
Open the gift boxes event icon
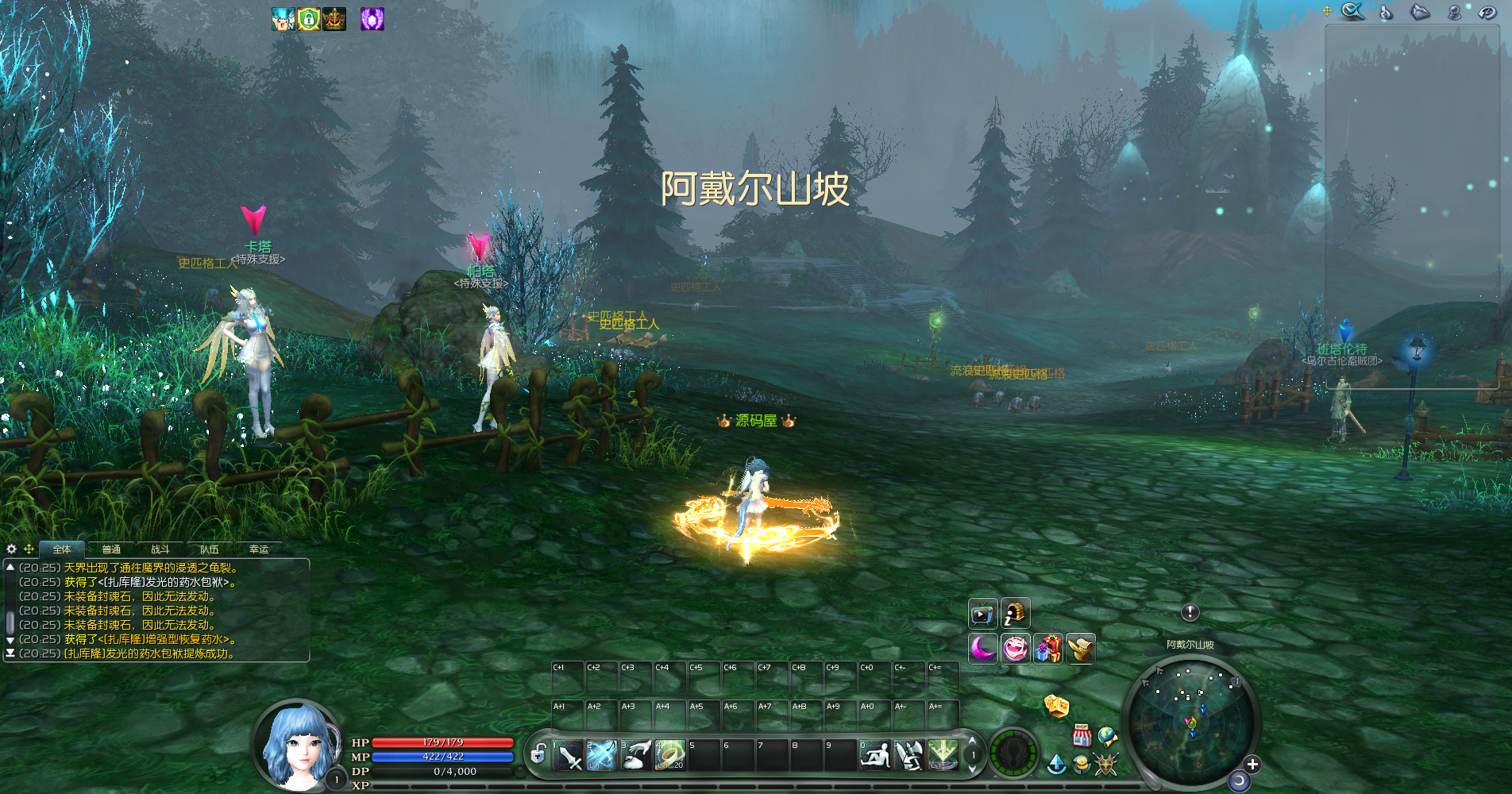coord(1047,649)
